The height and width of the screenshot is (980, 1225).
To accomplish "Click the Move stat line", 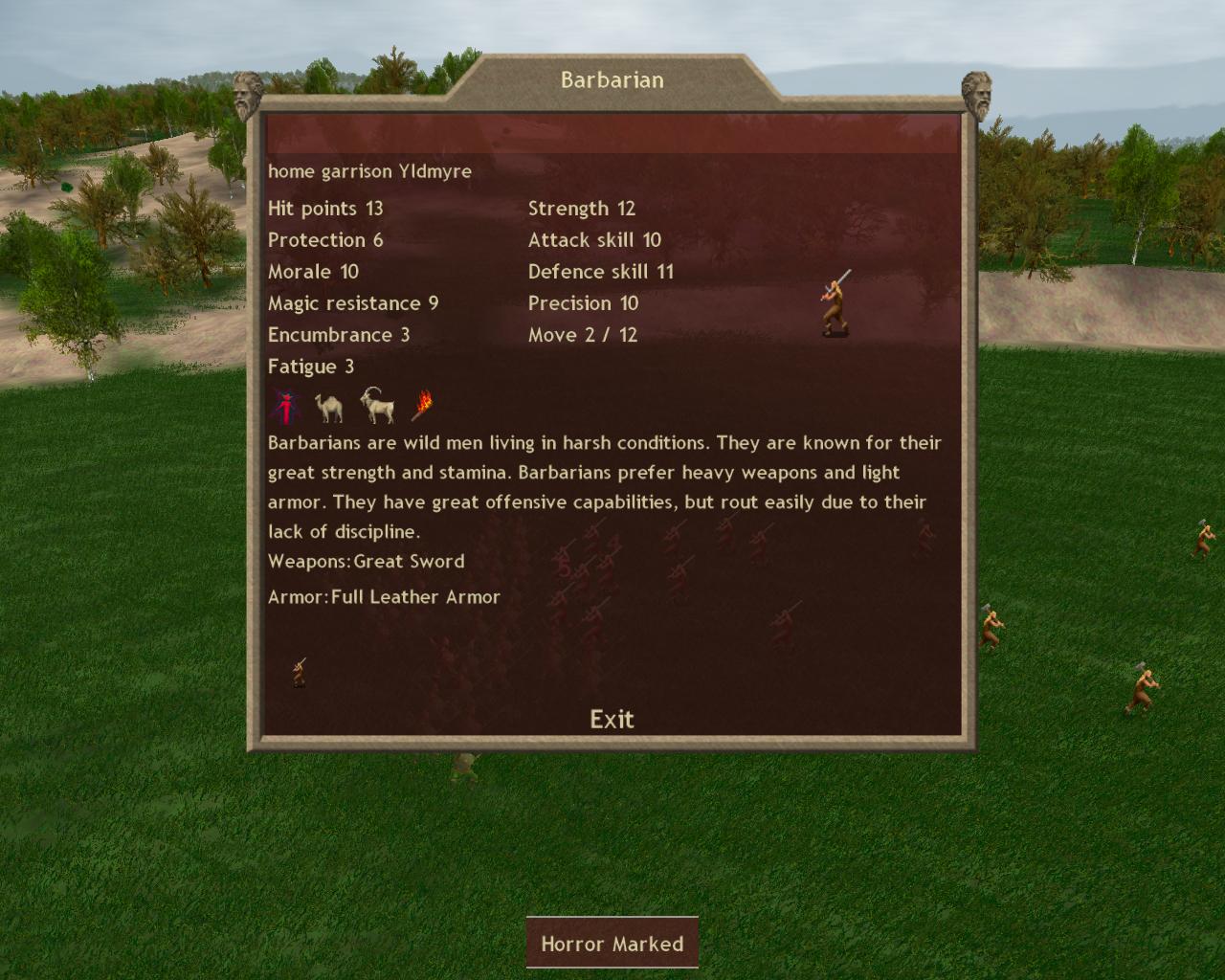I will pyautogui.click(x=582, y=335).
